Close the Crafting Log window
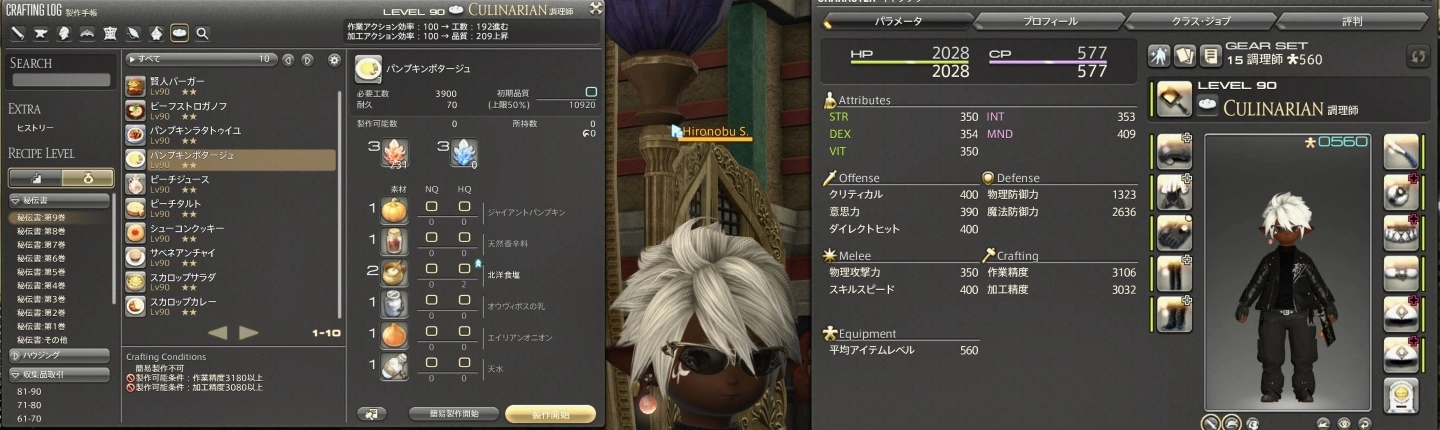This screenshot has width=1440, height=430. point(596,8)
